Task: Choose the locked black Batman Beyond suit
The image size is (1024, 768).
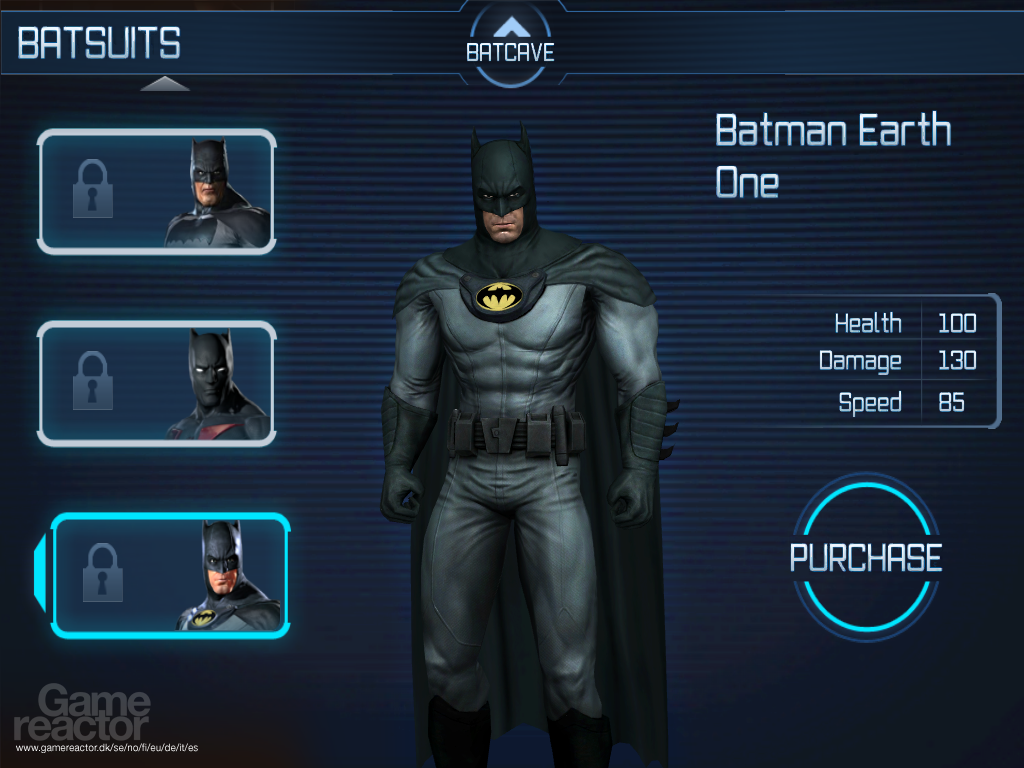Action: (157, 383)
